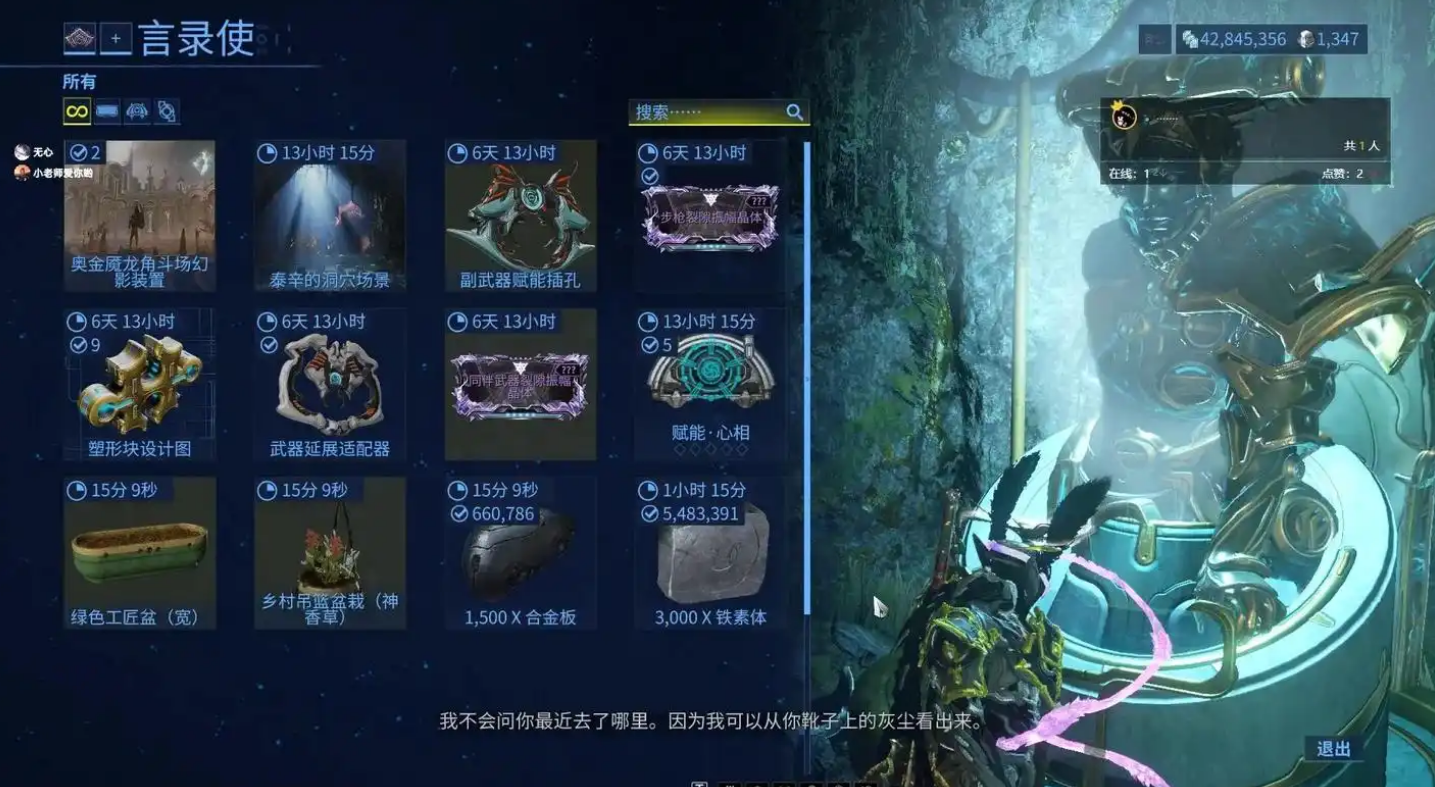1435x787 pixels.
Task: Choose the 乡村吊篮盆栽（神香草） decoration
Action: pos(330,553)
